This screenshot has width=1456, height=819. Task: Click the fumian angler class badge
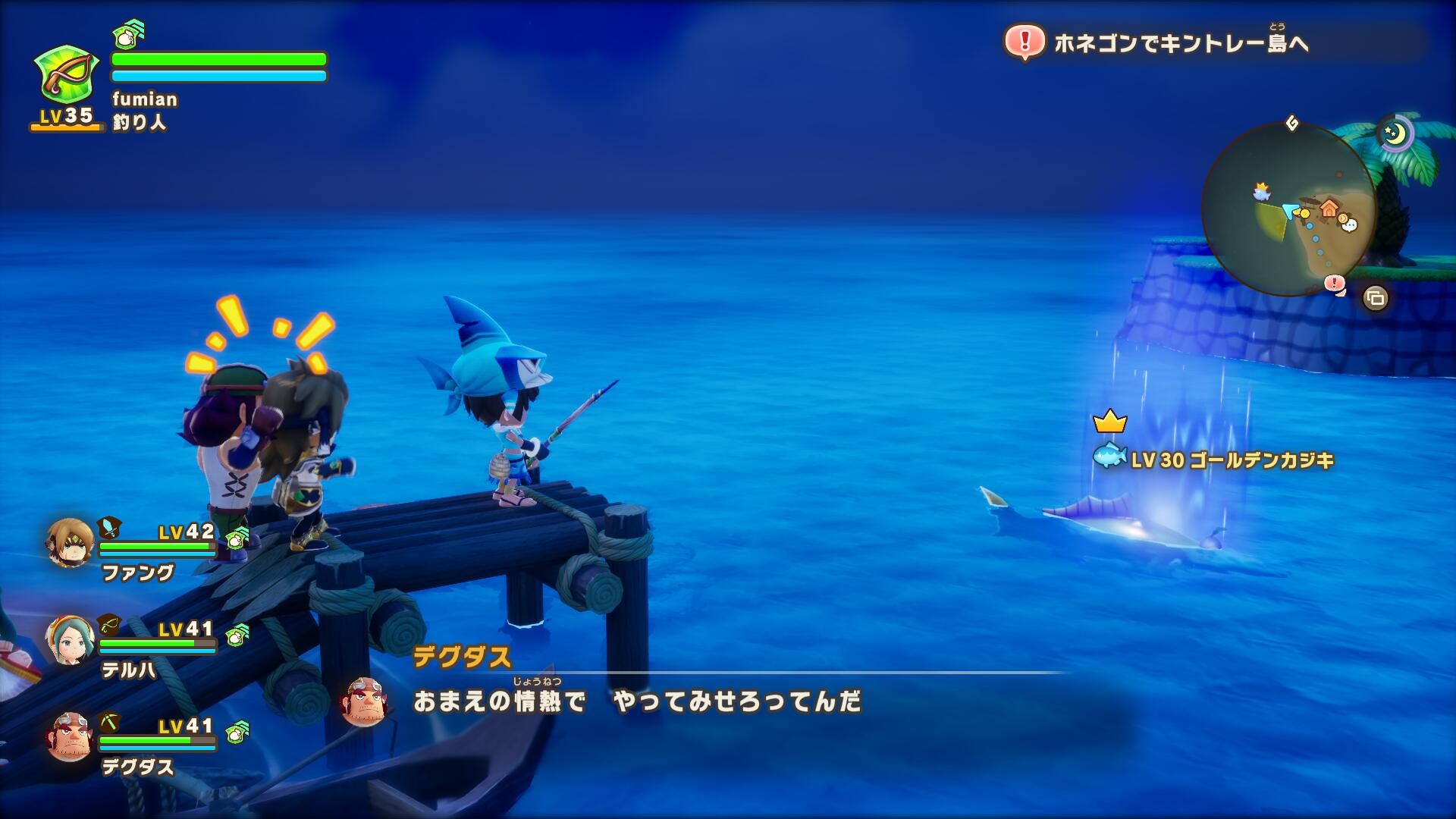pyautogui.click(x=67, y=74)
